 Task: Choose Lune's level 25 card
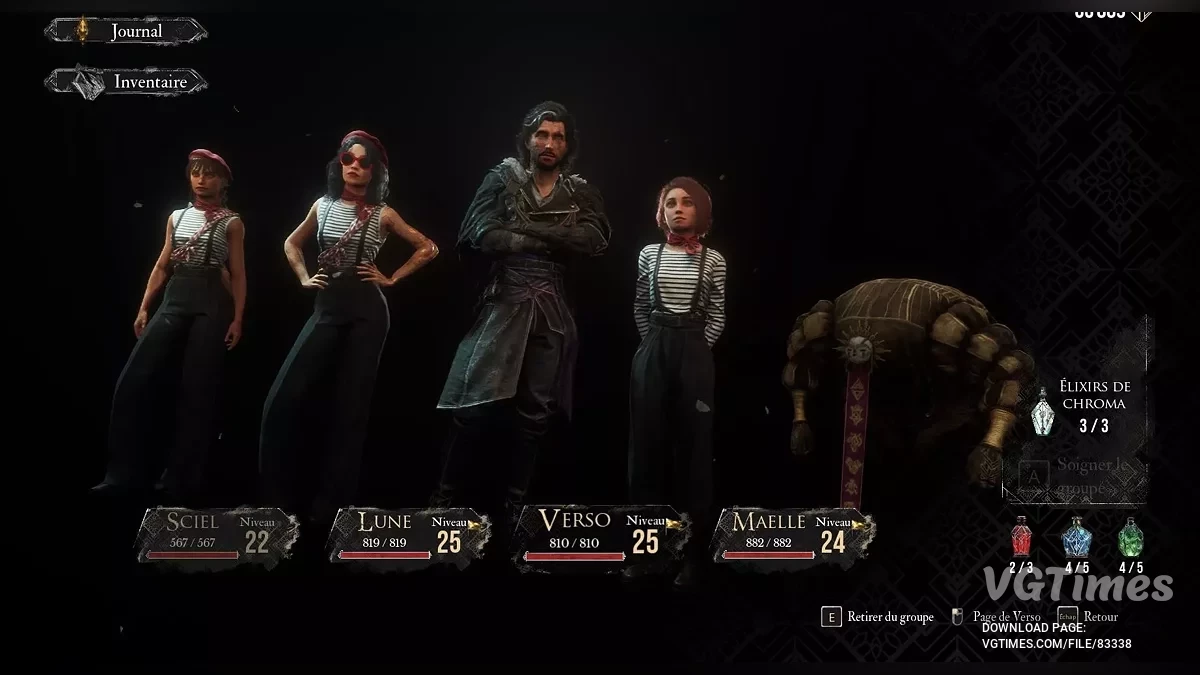405,534
